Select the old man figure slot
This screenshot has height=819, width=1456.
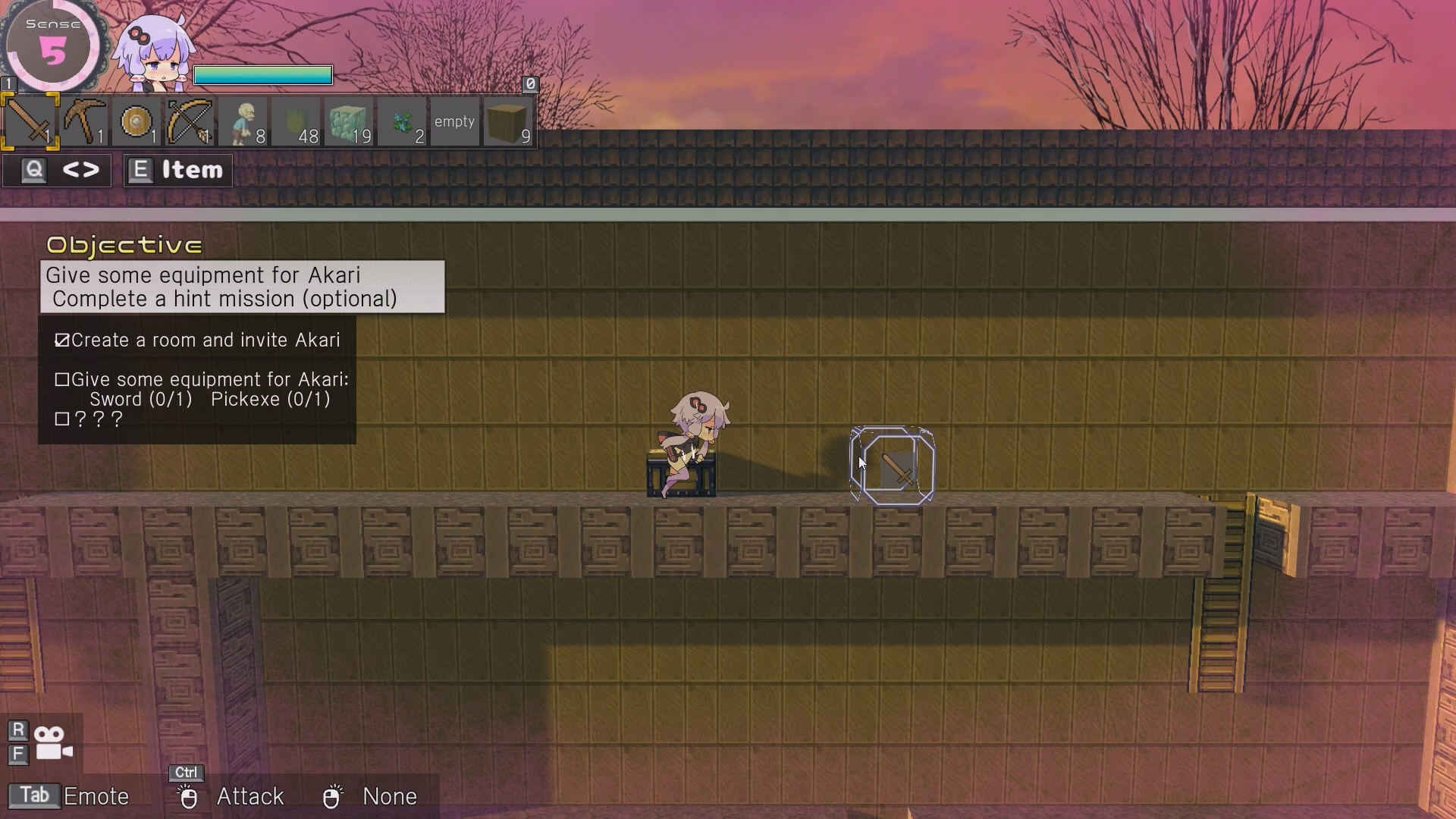[243, 121]
